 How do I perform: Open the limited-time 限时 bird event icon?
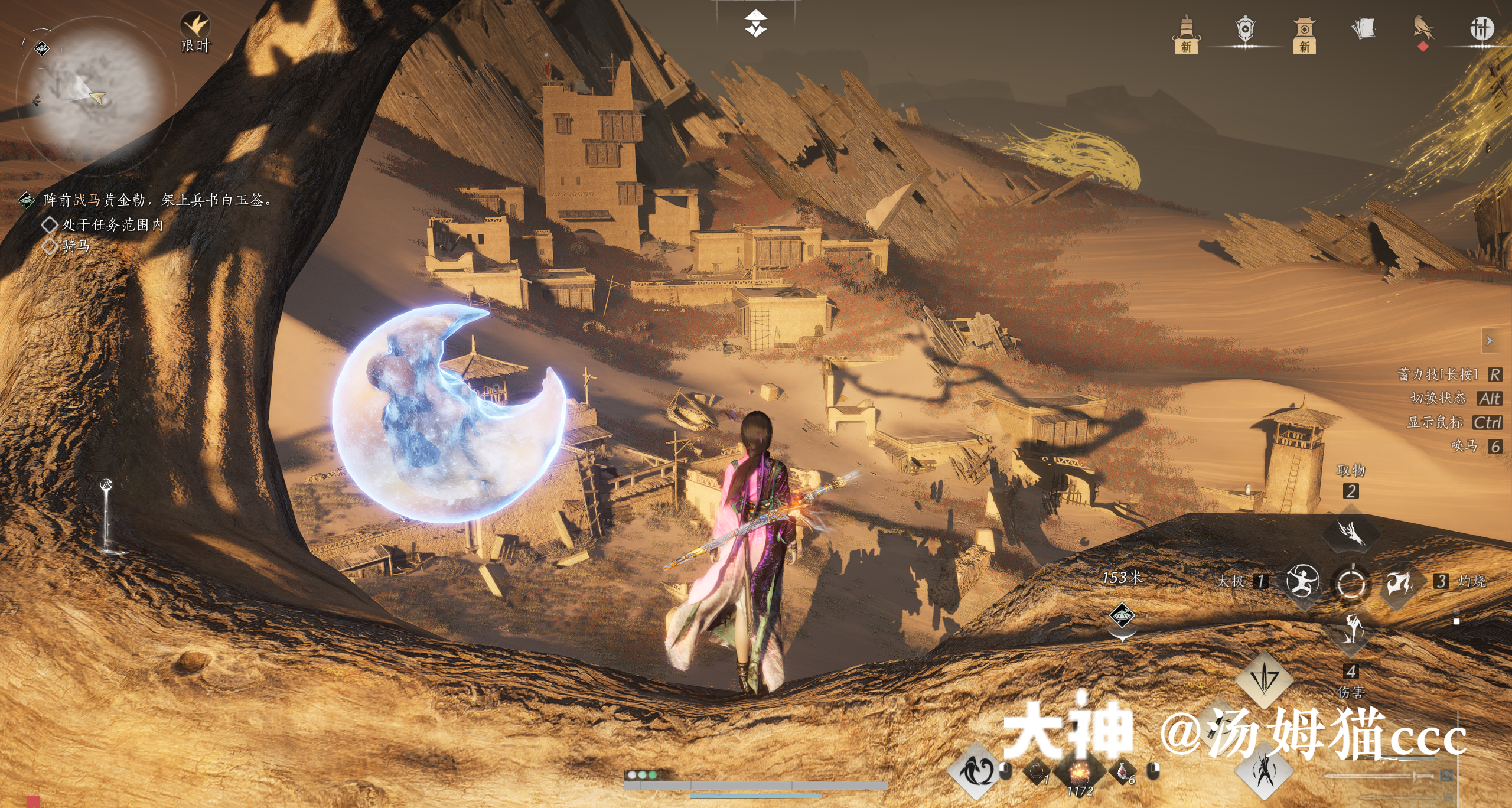(195, 28)
